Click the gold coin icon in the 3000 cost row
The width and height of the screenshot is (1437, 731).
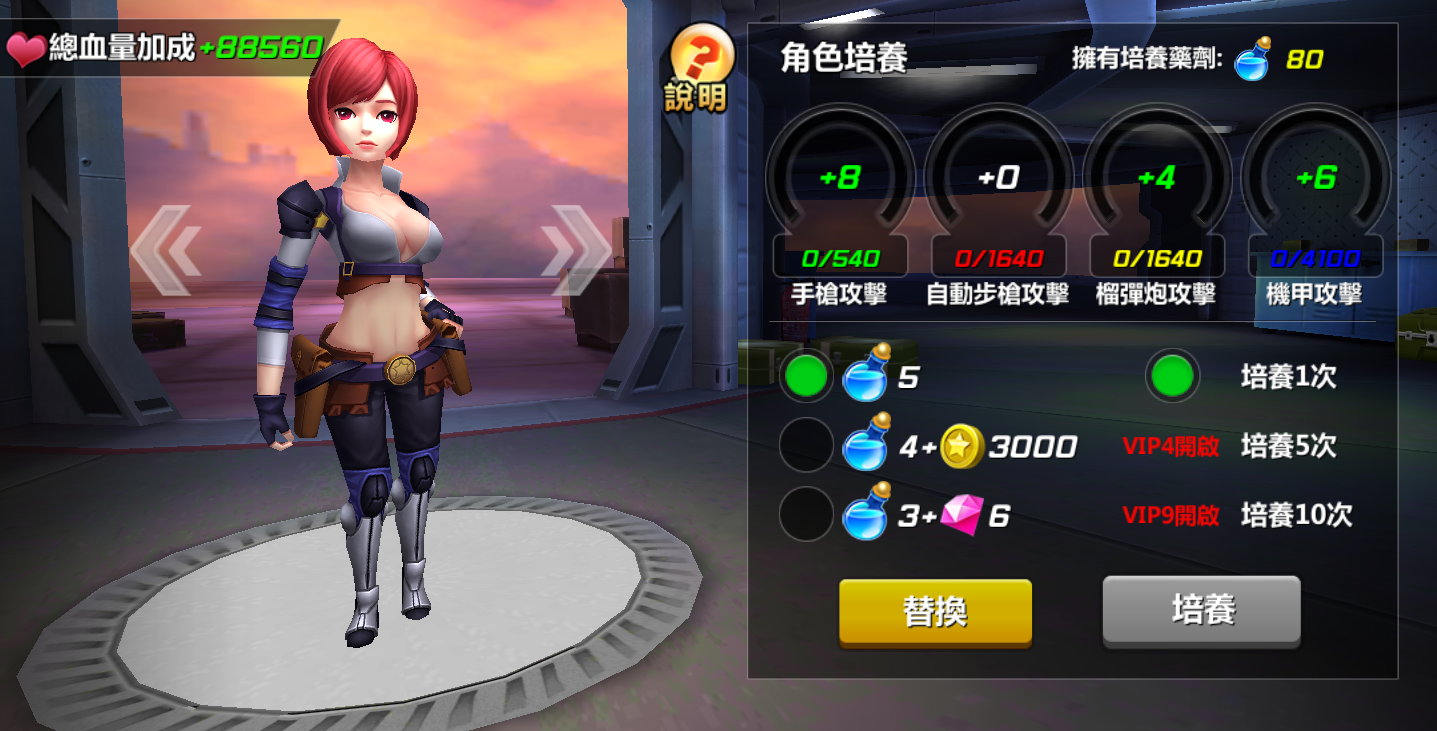(960, 447)
